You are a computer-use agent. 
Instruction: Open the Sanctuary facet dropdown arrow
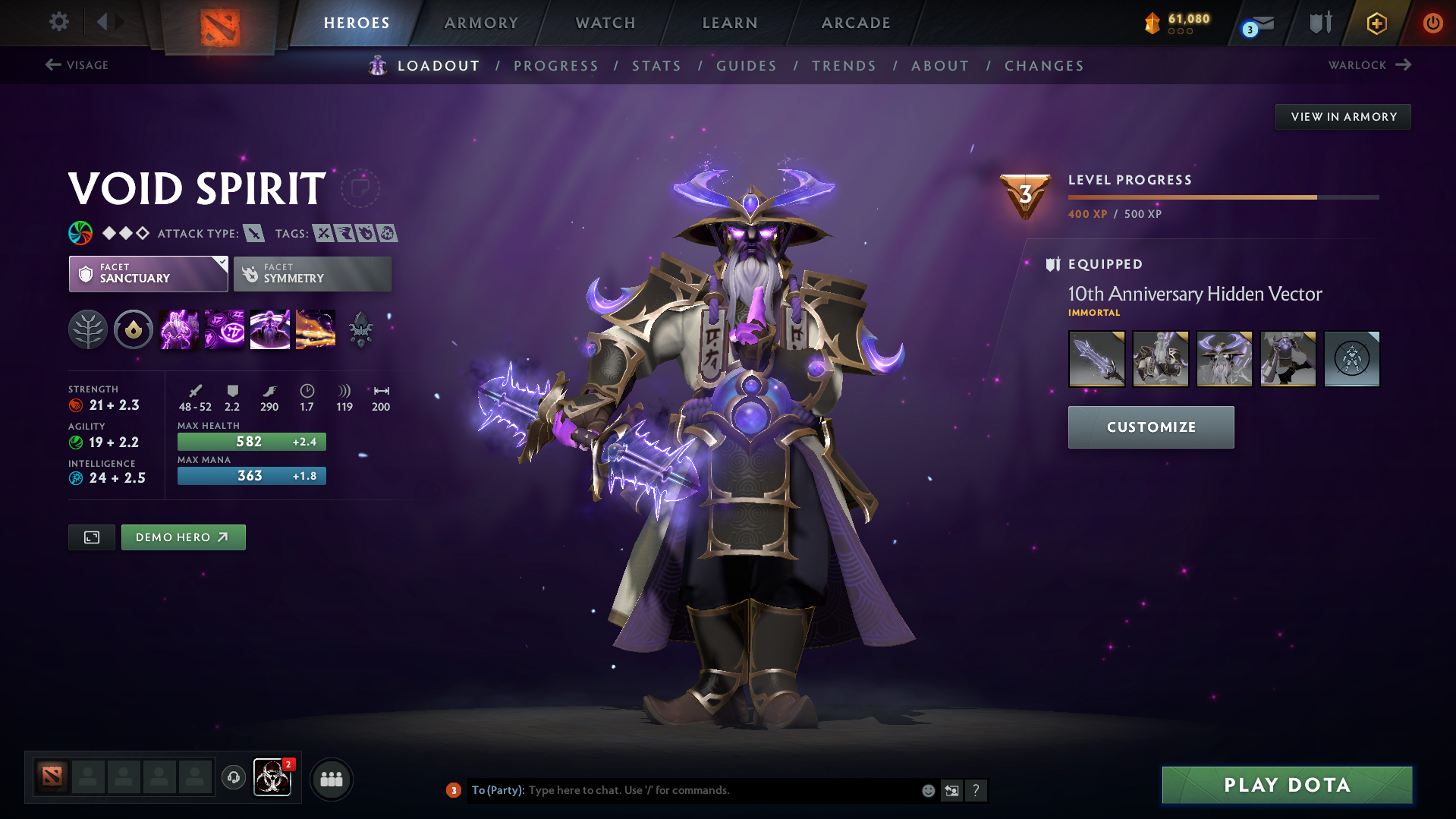(x=221, y=263)
